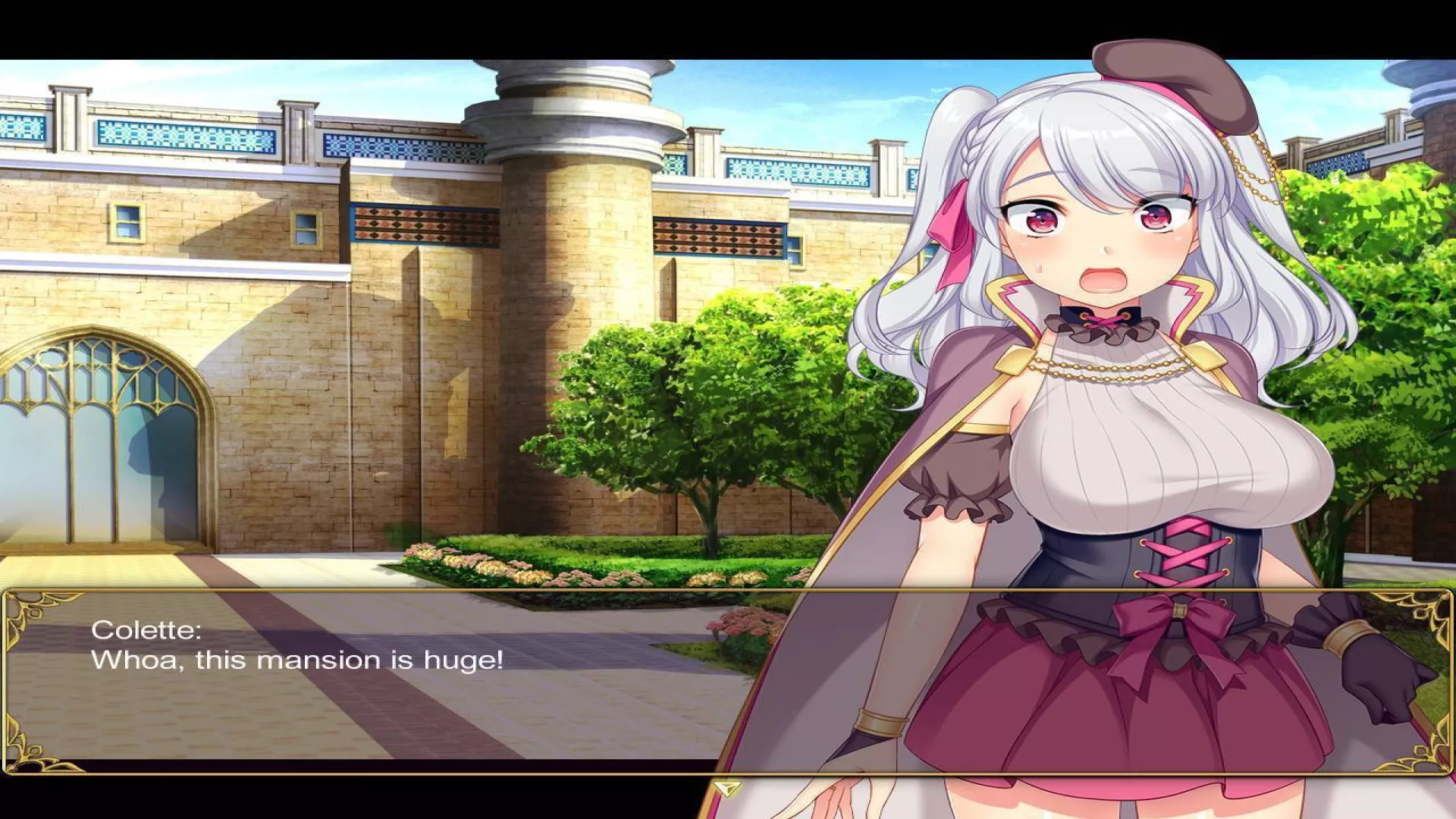Advance Colette's dialogue by clicking the text box
1456x819 pixels.
click(379, 682)
